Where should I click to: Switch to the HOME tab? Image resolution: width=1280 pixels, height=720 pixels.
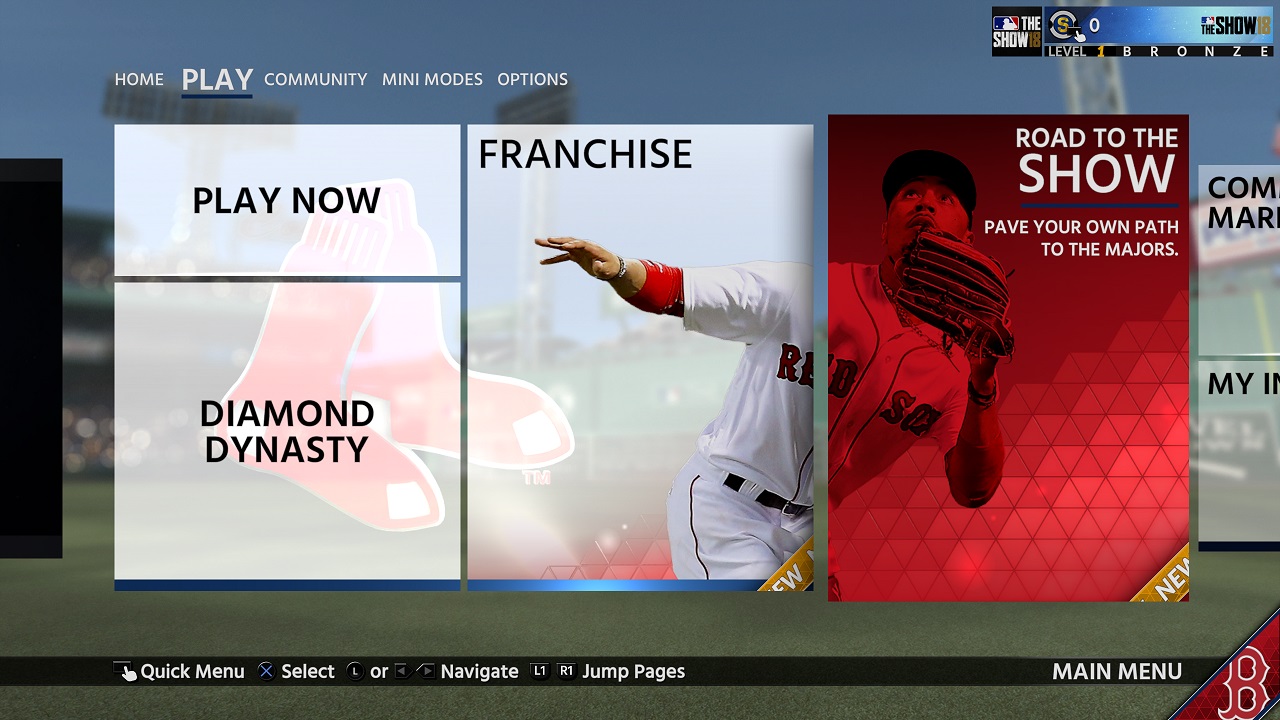coord(139,79)
